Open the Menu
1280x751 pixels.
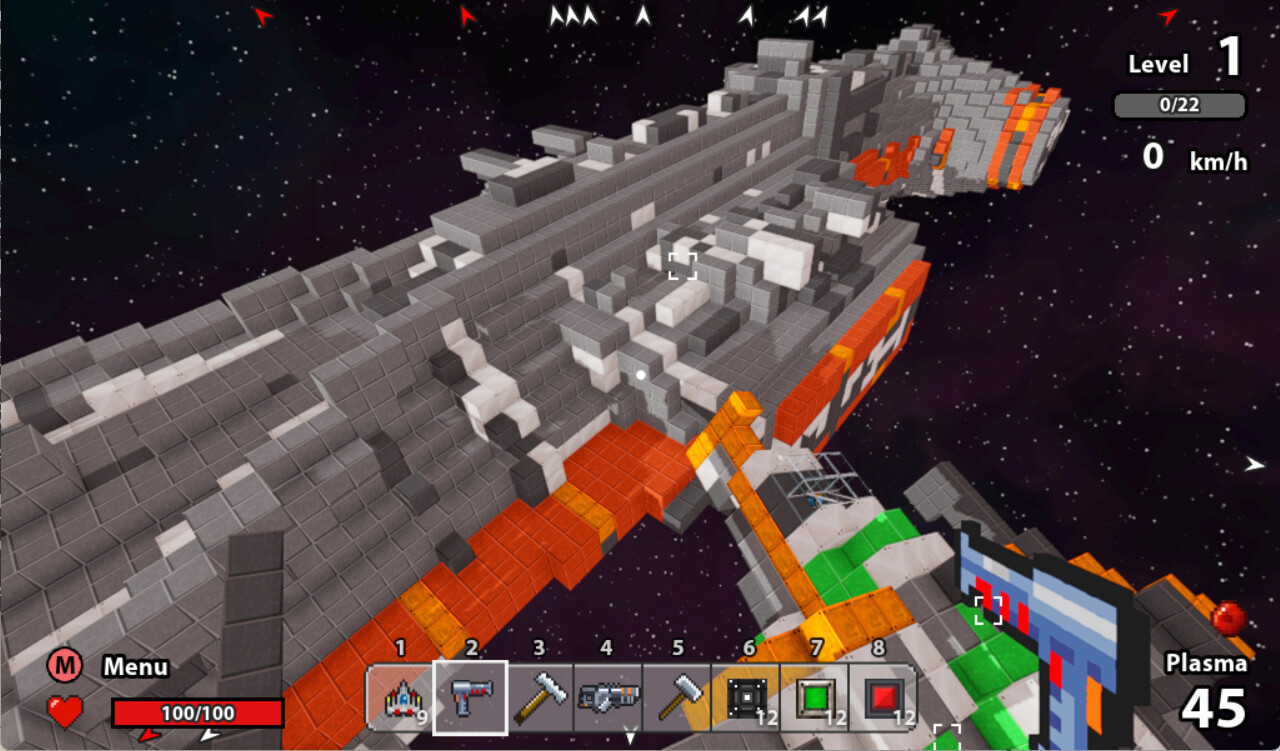(65, 666)
